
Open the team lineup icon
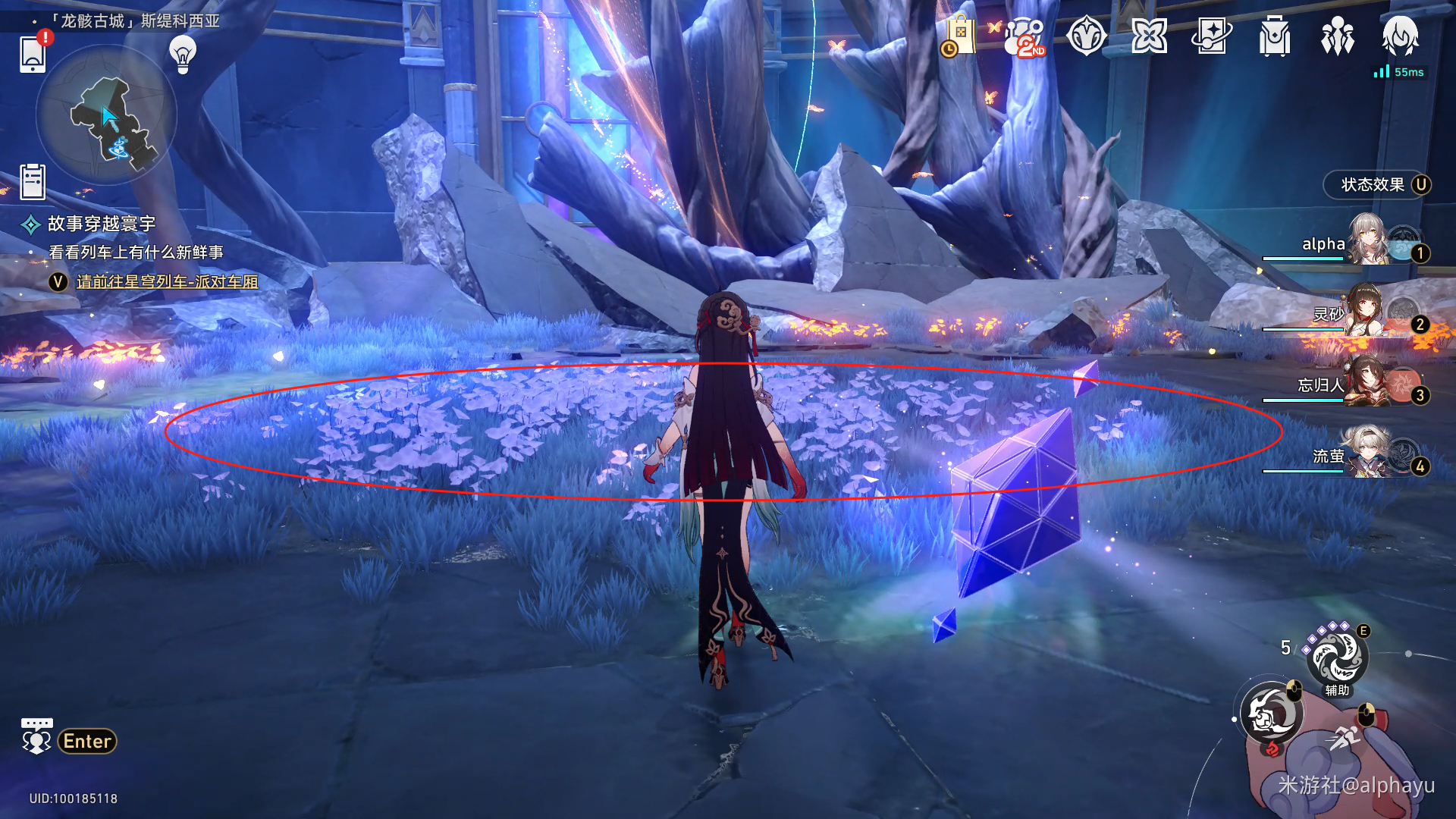click(x=1337, y=36)
